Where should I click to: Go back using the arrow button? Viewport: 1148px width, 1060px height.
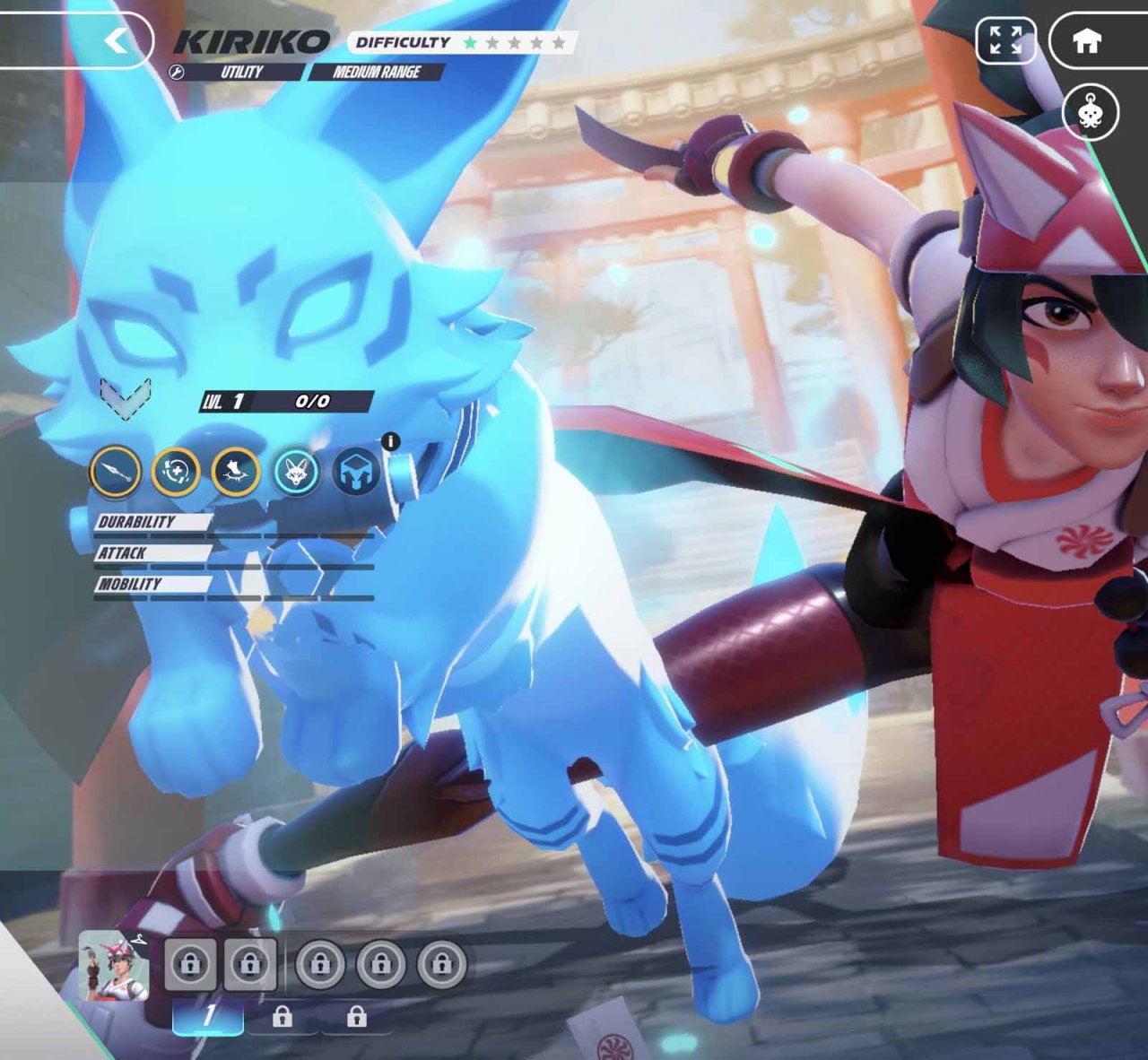pyautogui.click(x=117, y=41)
